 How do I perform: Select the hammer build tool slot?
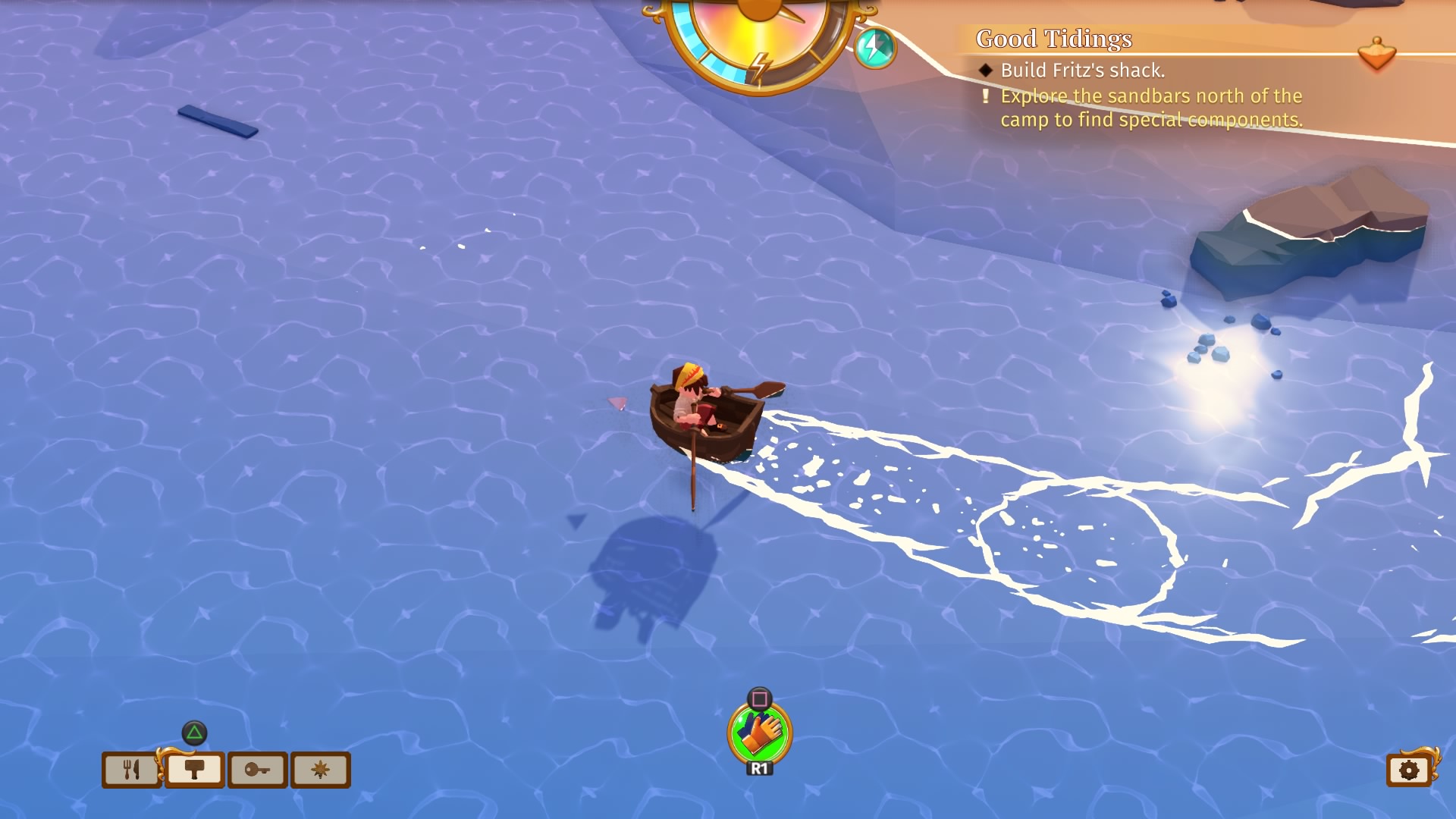(194, 770)
